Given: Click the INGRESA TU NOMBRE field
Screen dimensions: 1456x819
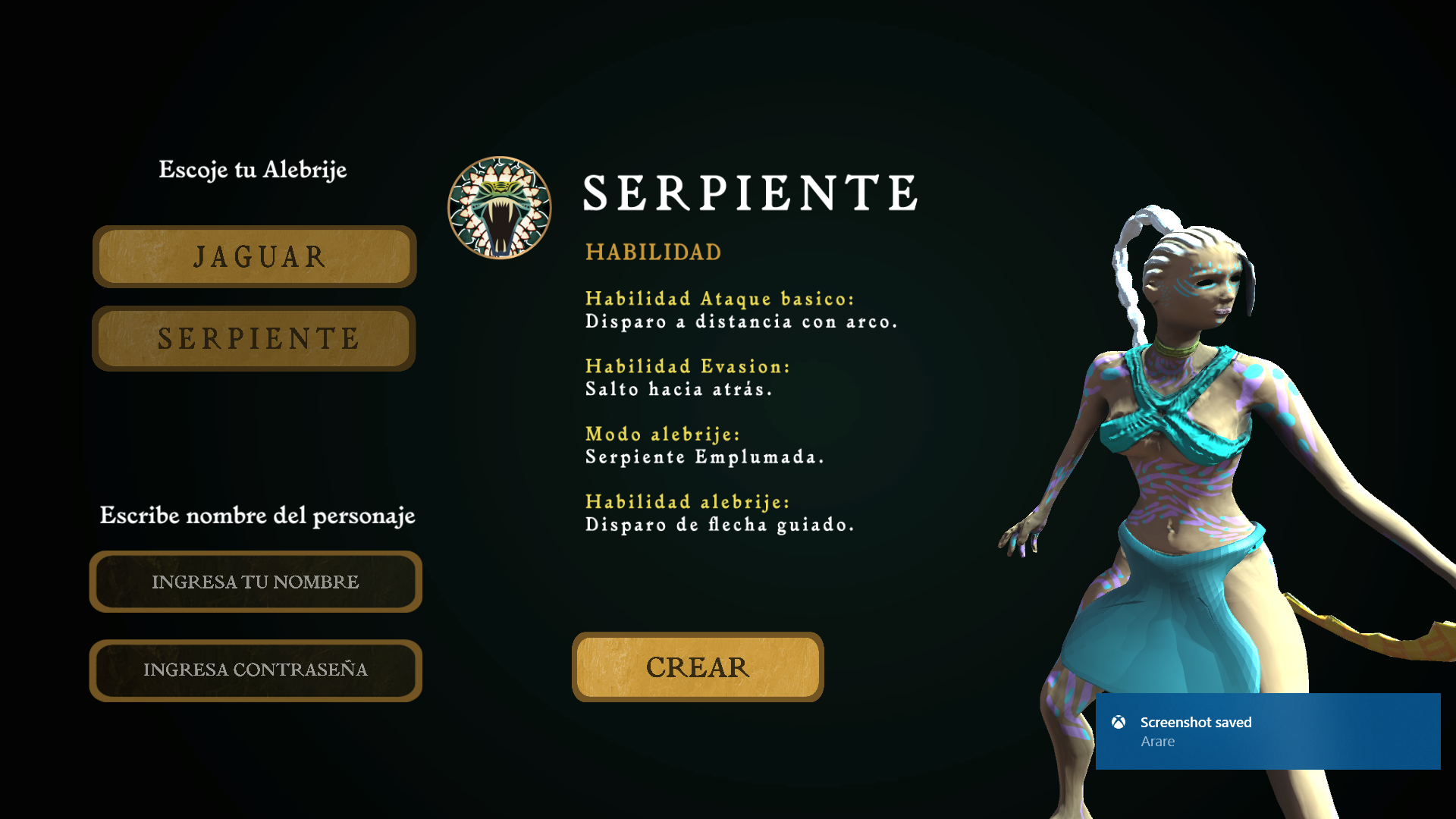Looking at the screenshot, I should click(256, 582).
